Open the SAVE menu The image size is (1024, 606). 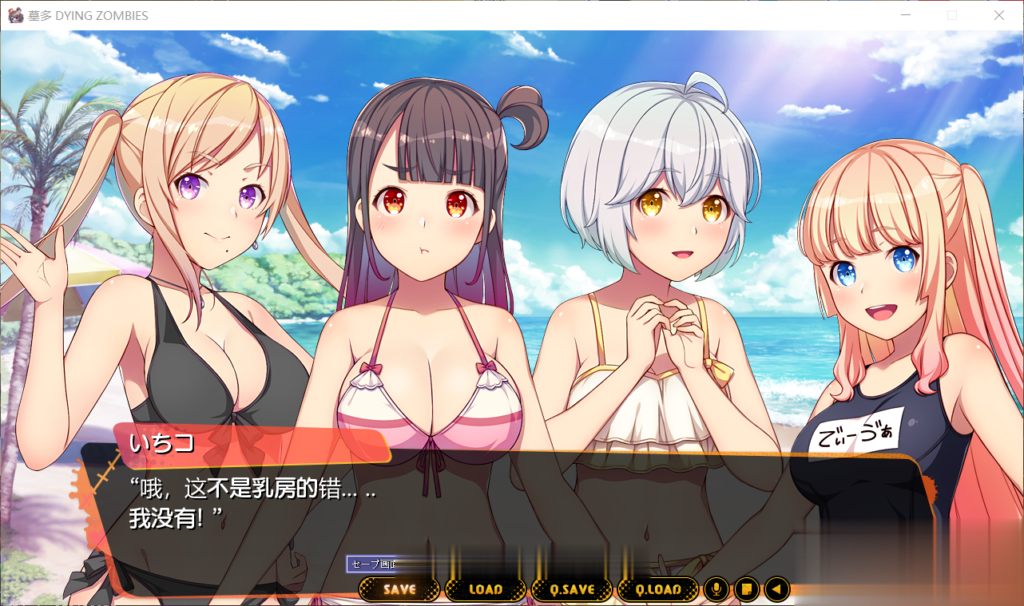[x=399, y=590]
